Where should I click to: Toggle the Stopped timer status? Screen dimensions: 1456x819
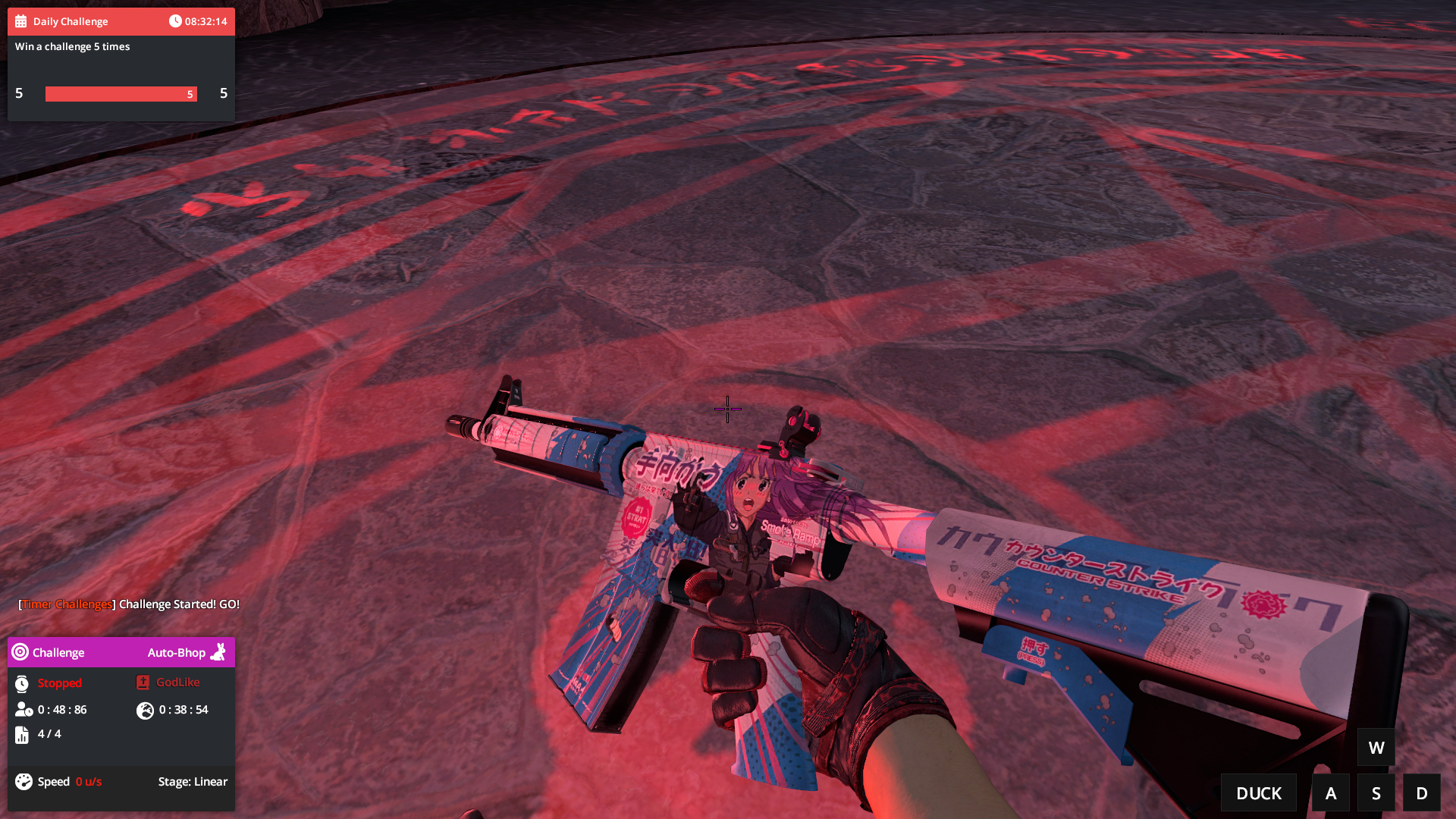59,682
